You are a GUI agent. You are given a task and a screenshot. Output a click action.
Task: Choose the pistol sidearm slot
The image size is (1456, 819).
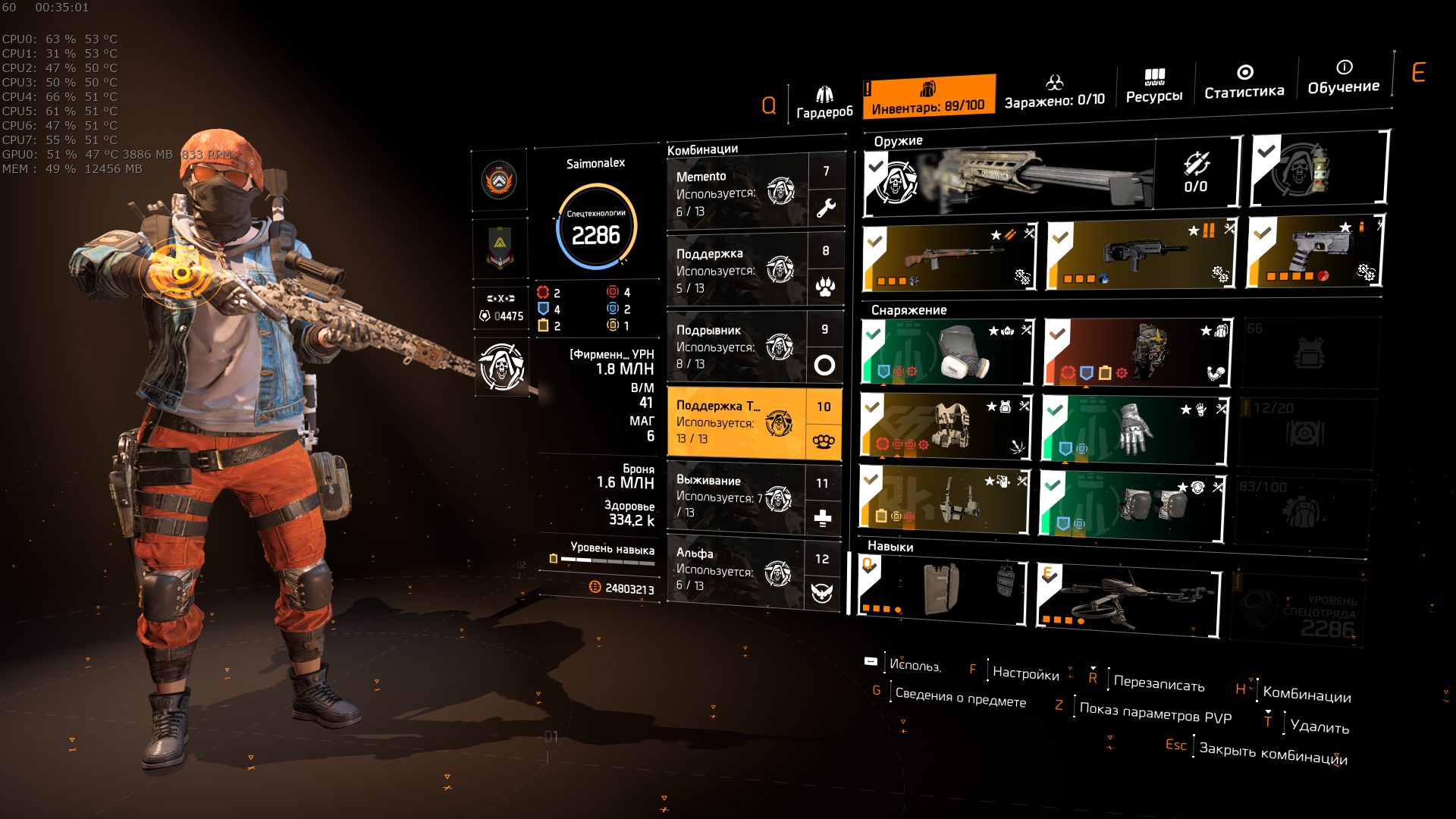coord(1314,251)
